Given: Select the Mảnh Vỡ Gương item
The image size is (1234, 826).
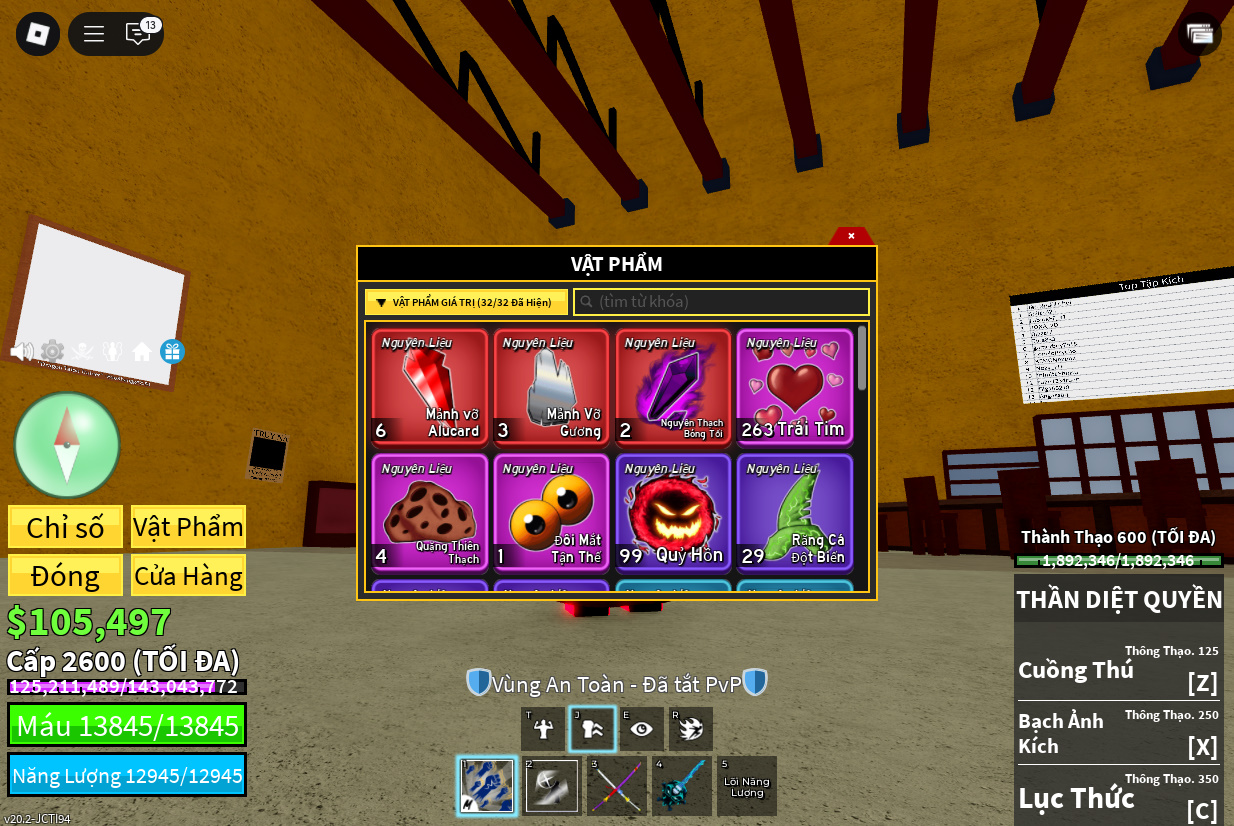Looking at the screenshot, I should 551,386.
